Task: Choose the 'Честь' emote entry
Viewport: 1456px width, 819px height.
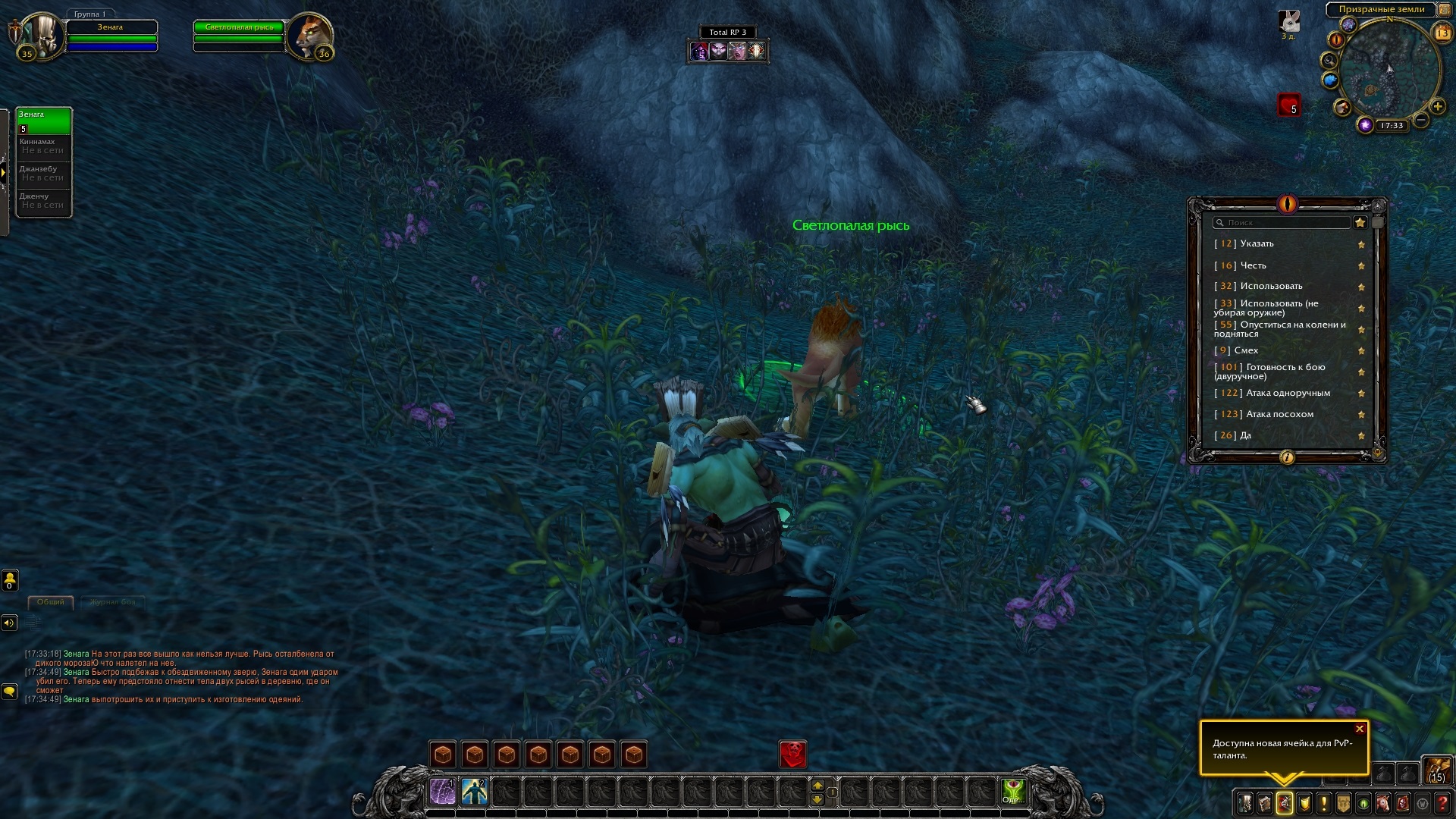Action: [x=1253, y=265]
